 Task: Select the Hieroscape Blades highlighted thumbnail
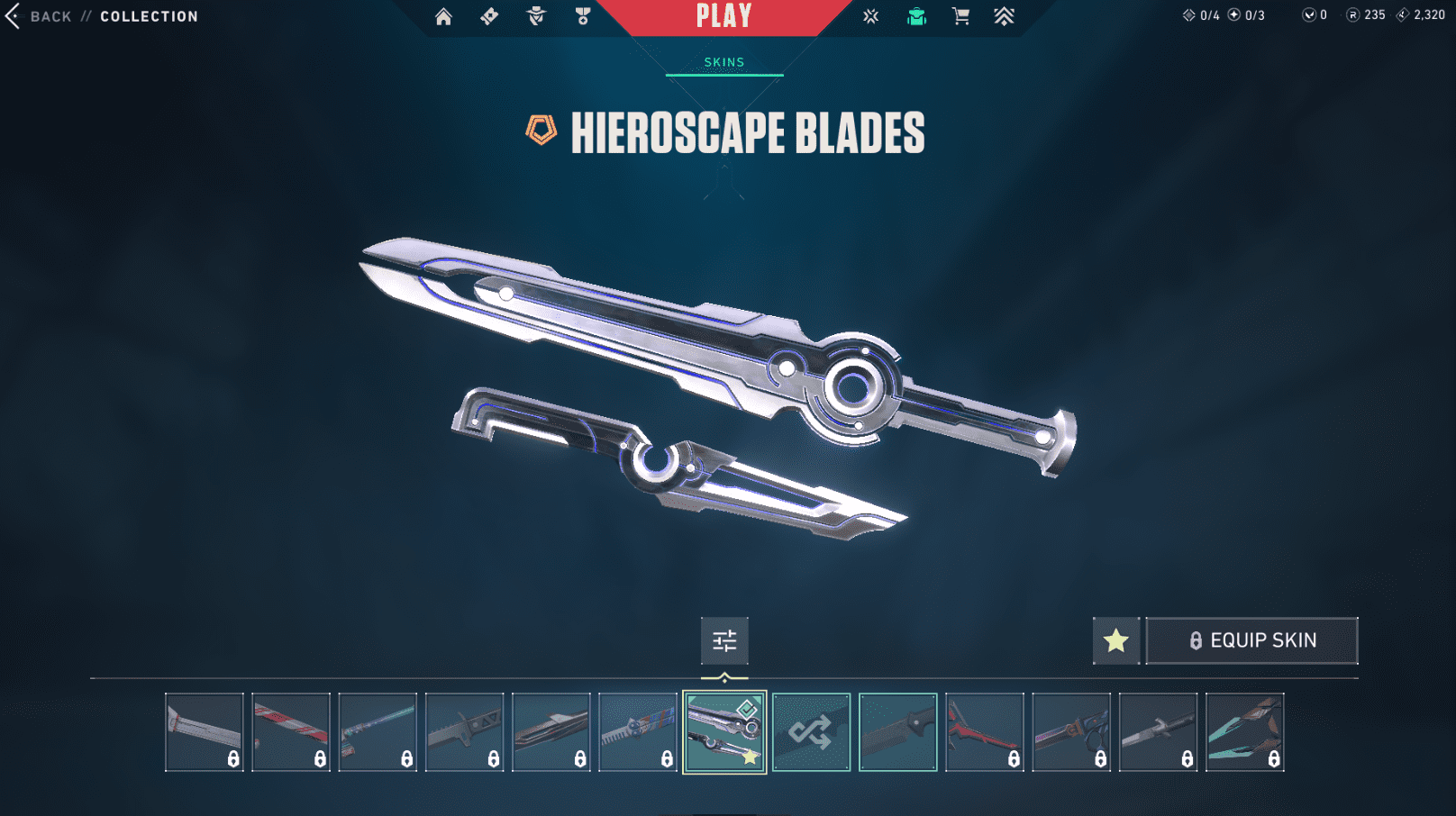click(x=724, y=730)
